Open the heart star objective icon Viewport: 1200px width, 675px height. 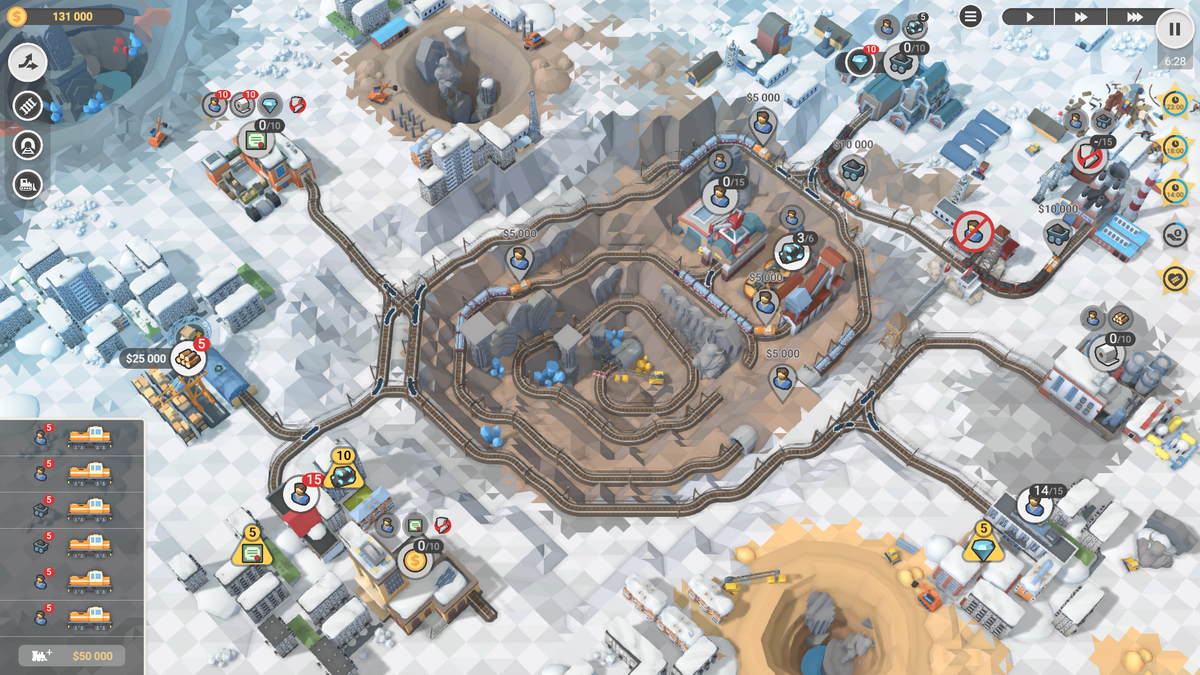1174,278
